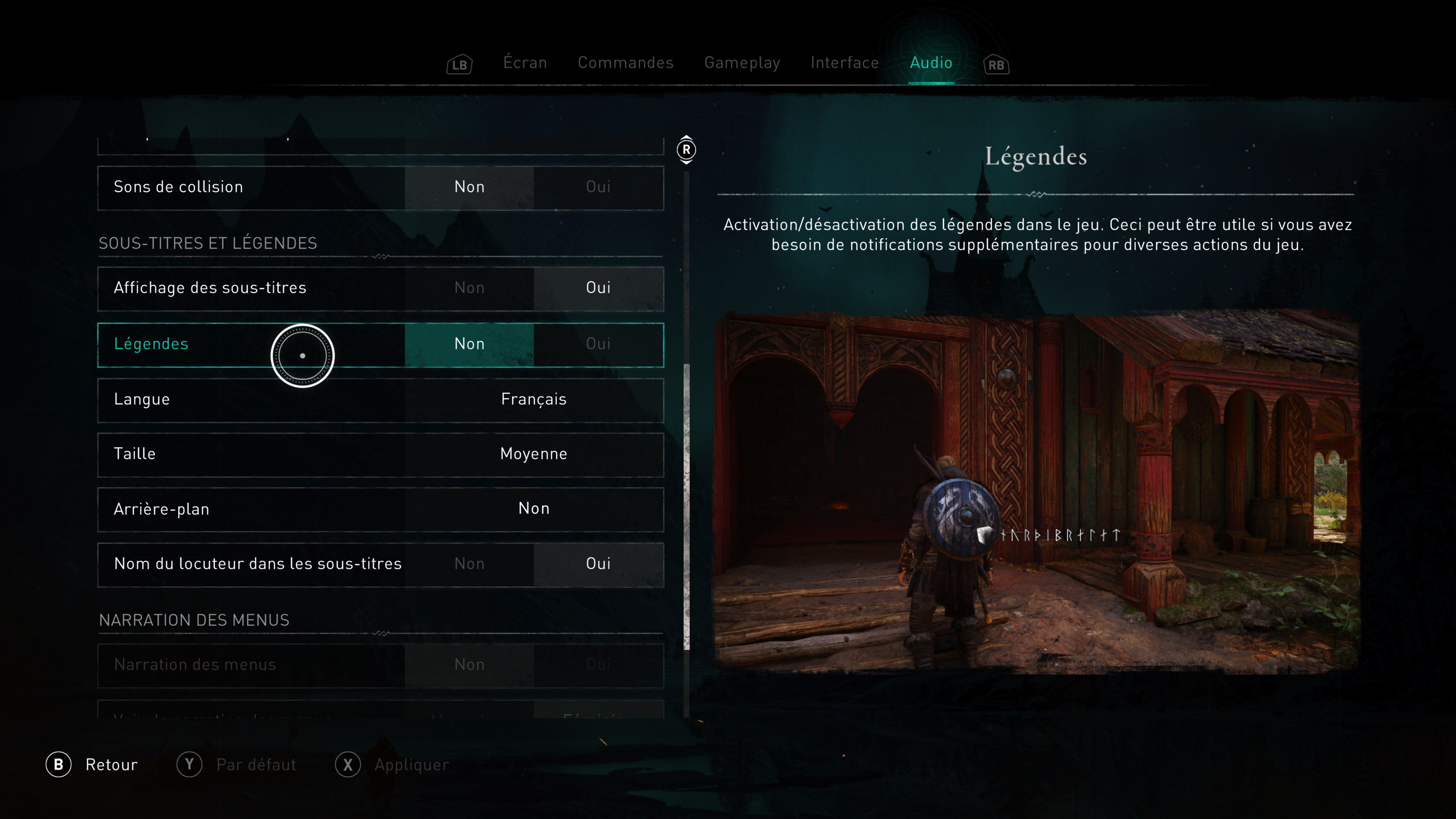Image resolution: width=1456 pixels, height=819 pixels.
Task: Choose Oui for Nom du locuteur
Action: pyautogui.click(x=598, y=563)
